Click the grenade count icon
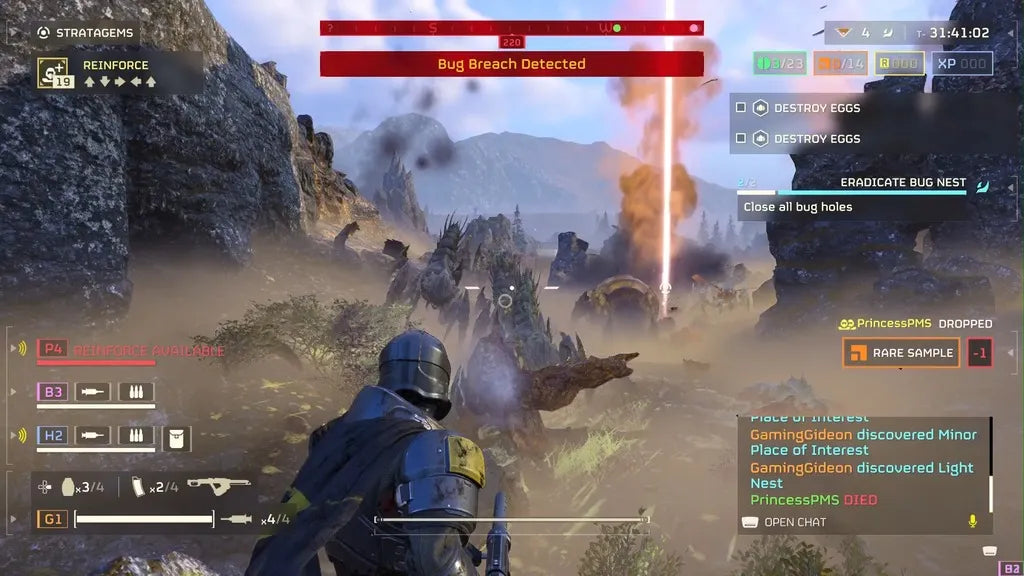The width and height of the screenshot is (1024, 576). (69, 487)
